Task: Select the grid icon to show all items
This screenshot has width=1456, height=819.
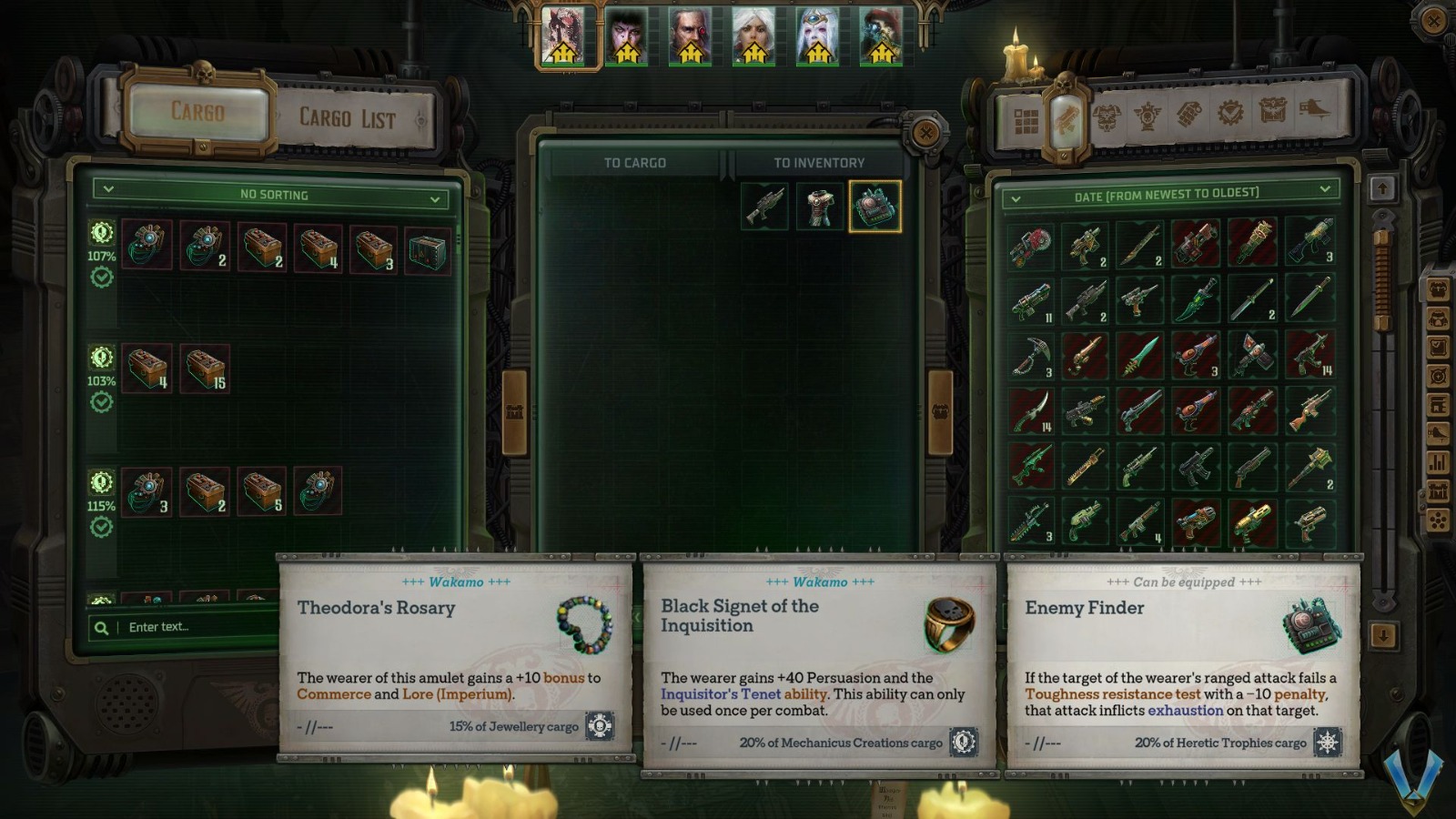Action: (x=1026, y=116)
